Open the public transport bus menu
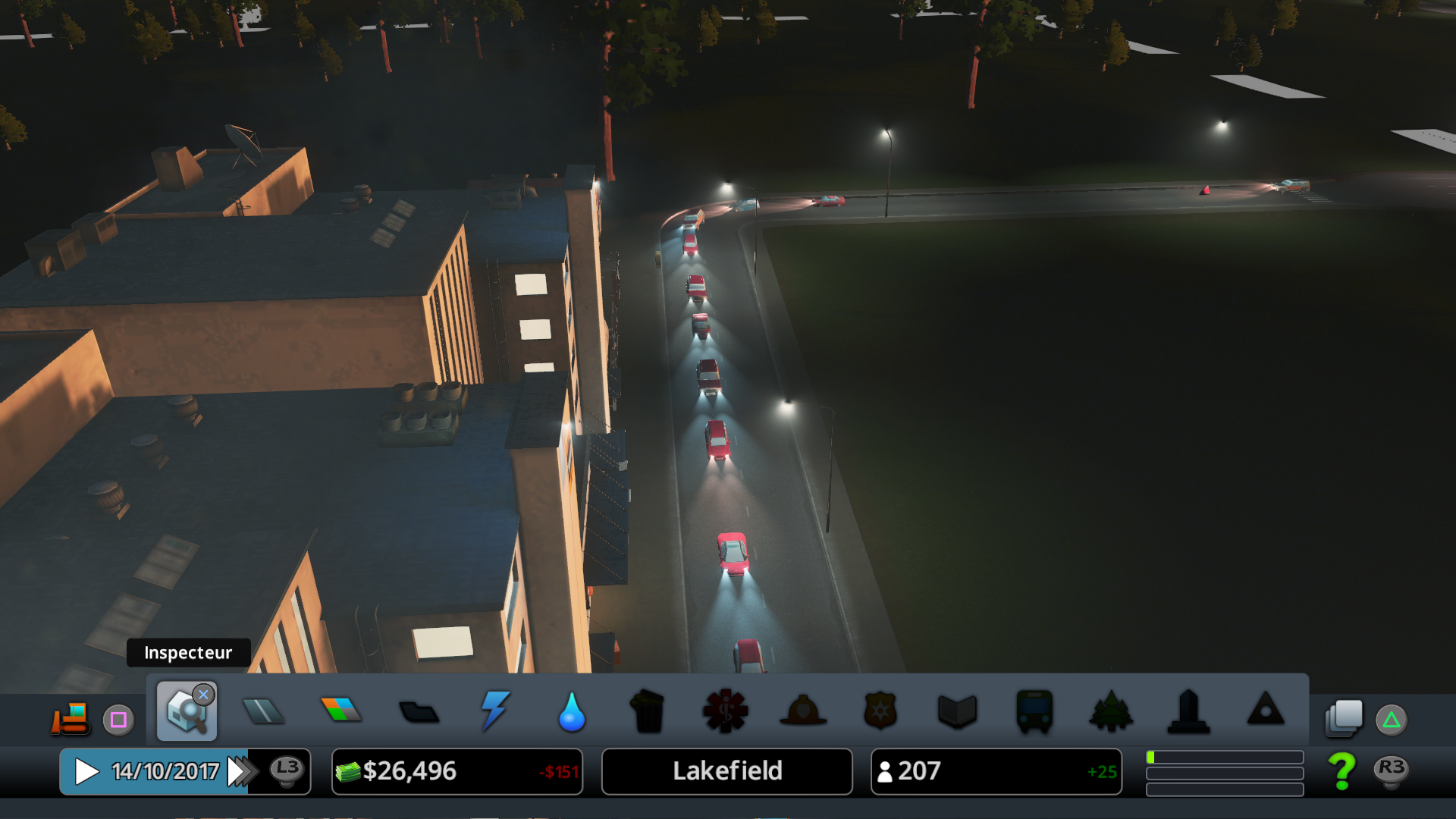 tap(1034, 711)
